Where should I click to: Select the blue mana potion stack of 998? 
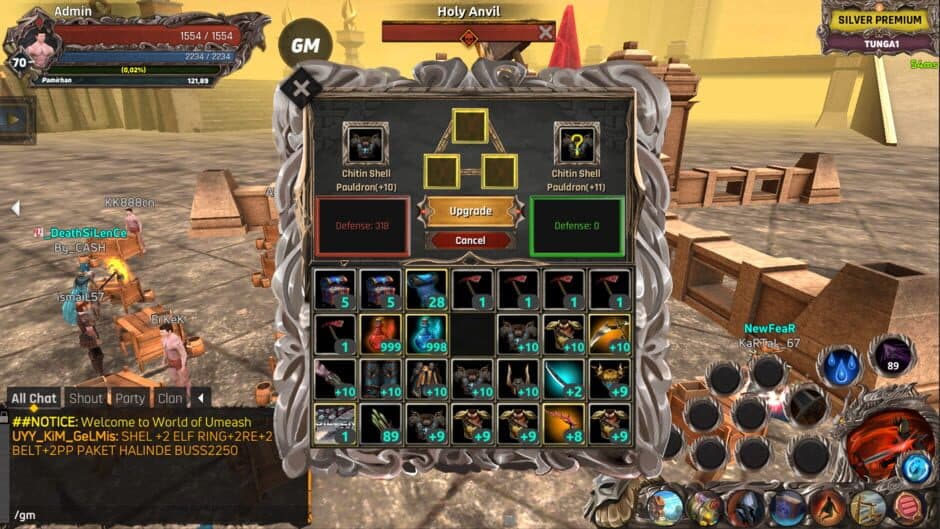425,334
